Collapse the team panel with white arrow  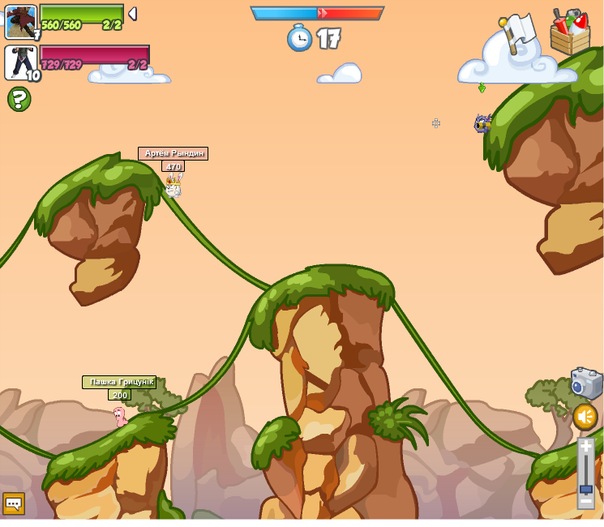coord(132,14)
